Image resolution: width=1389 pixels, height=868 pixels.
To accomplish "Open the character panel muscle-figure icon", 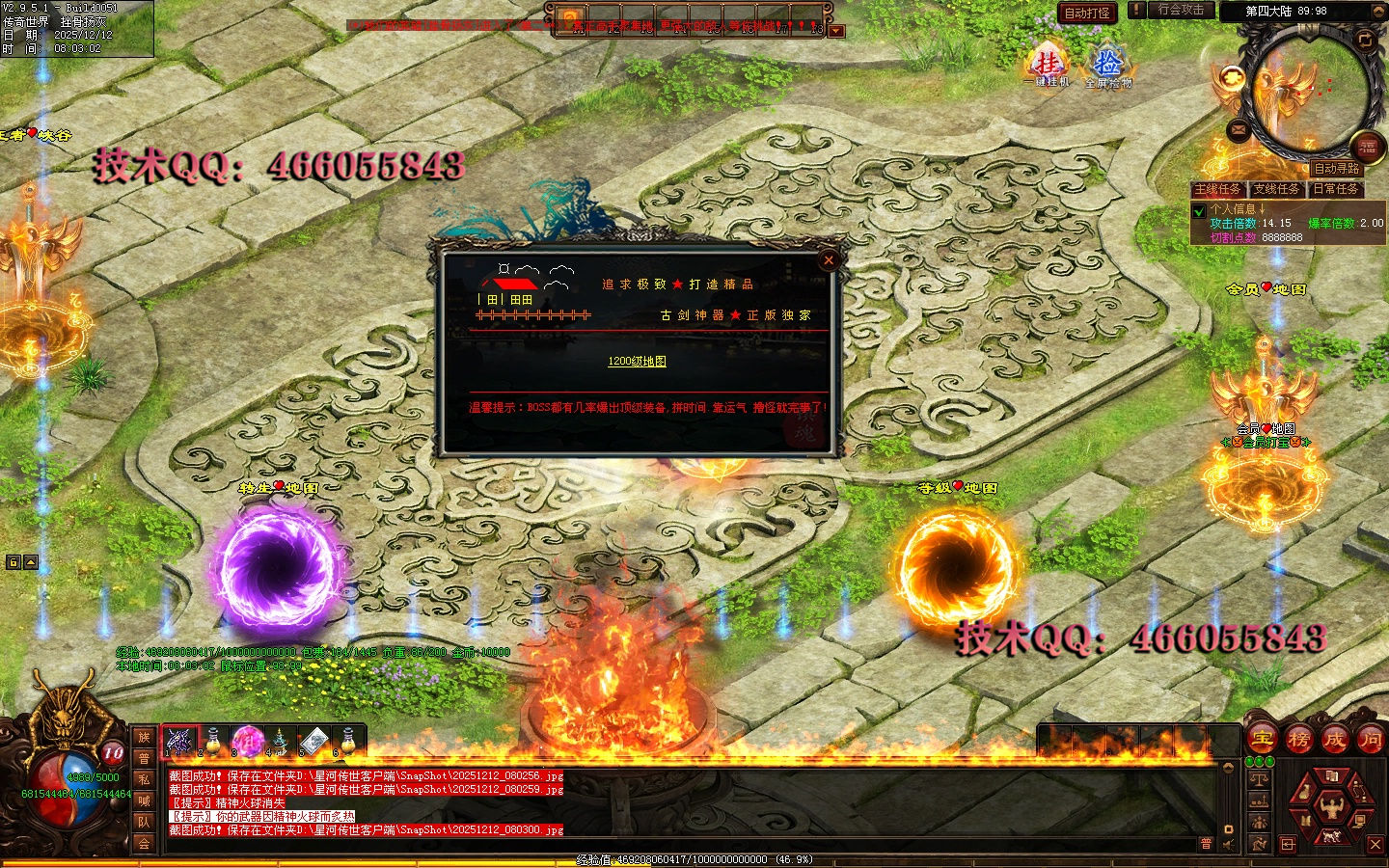I will (1331, 803).
